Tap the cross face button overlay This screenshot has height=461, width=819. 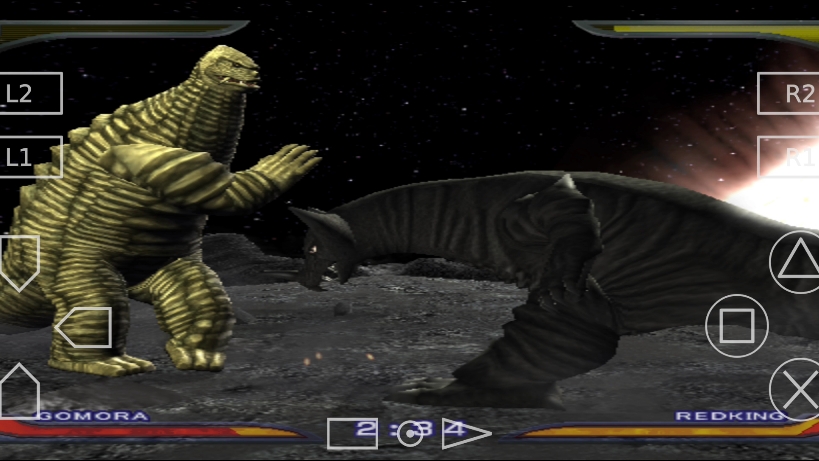pos(797,389)
